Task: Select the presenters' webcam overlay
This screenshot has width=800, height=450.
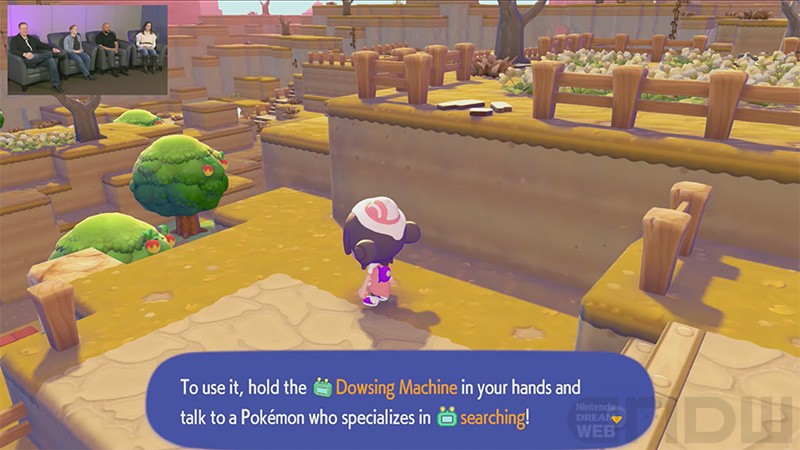Action: coord(87,50)
